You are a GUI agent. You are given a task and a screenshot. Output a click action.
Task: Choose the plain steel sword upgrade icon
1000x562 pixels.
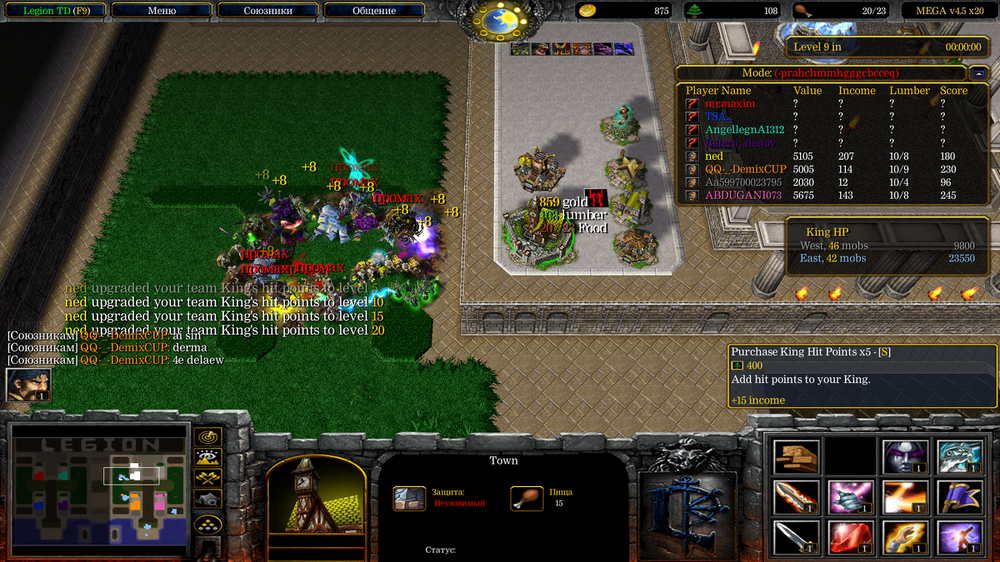(x=796, y=537)
